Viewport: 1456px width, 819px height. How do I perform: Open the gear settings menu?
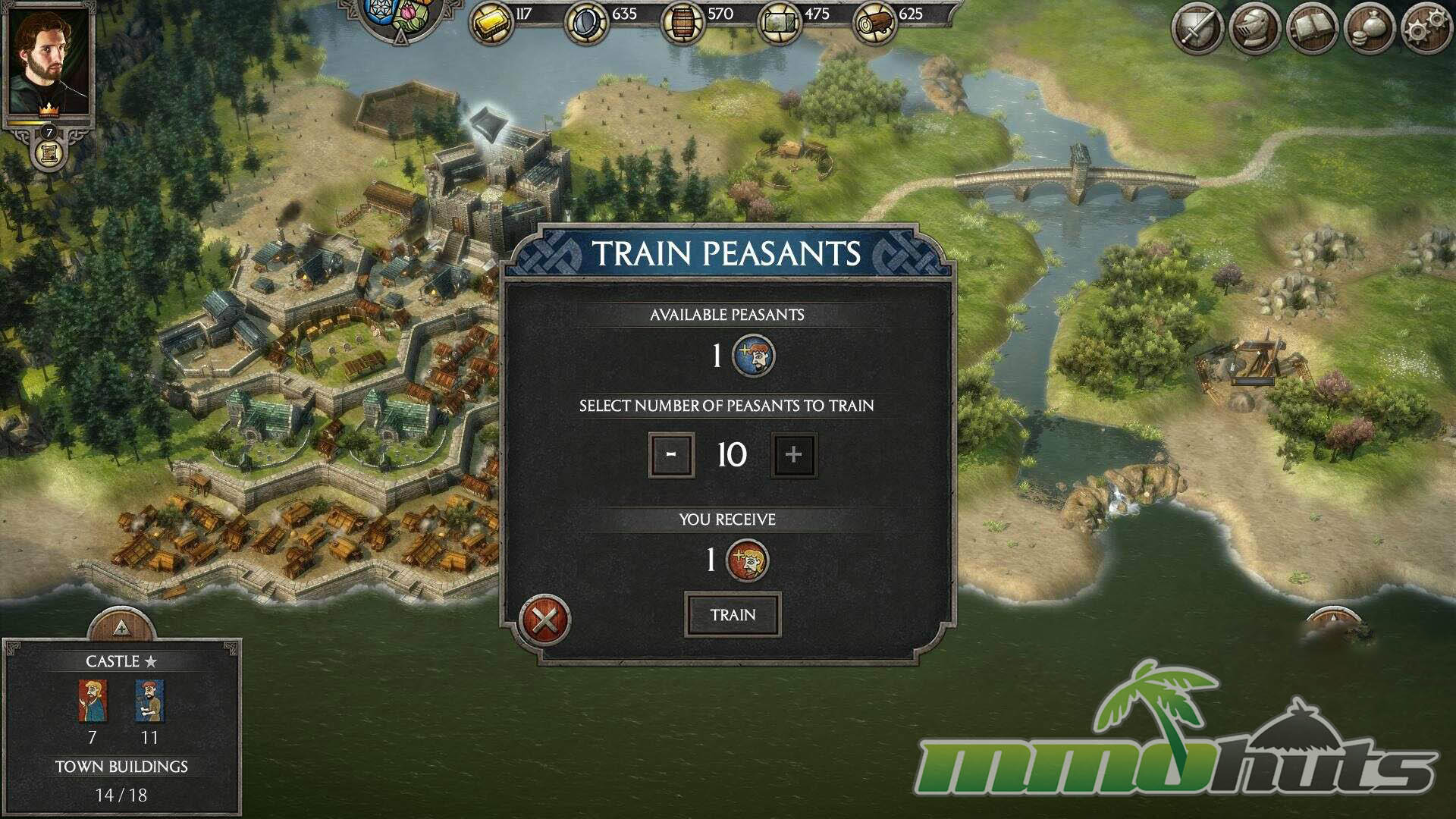pos(1426,29)
